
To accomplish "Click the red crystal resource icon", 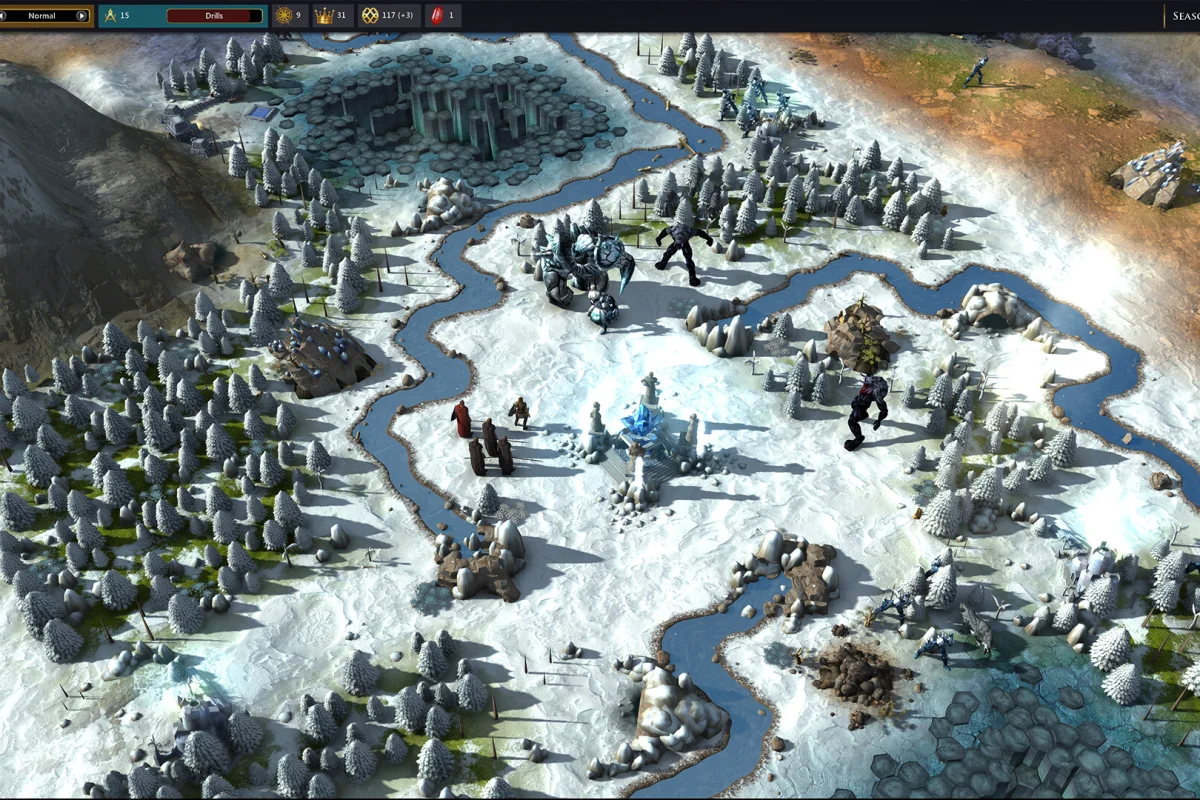I will [435, 16].
